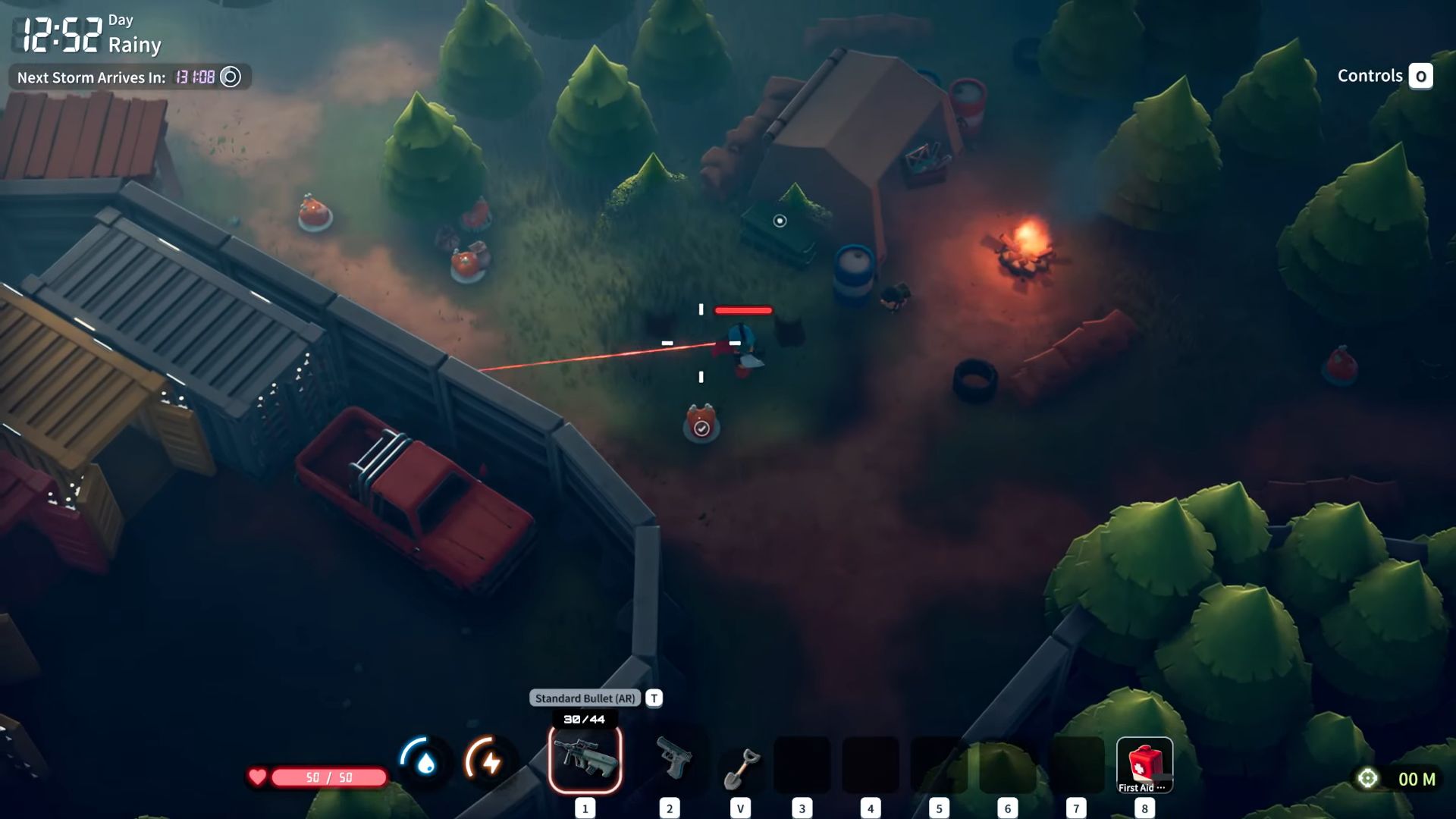Click the crosshair icon next to 00 M
Image resolution: width=1456 pixels, height=819 pixels.
(1369, 777)
